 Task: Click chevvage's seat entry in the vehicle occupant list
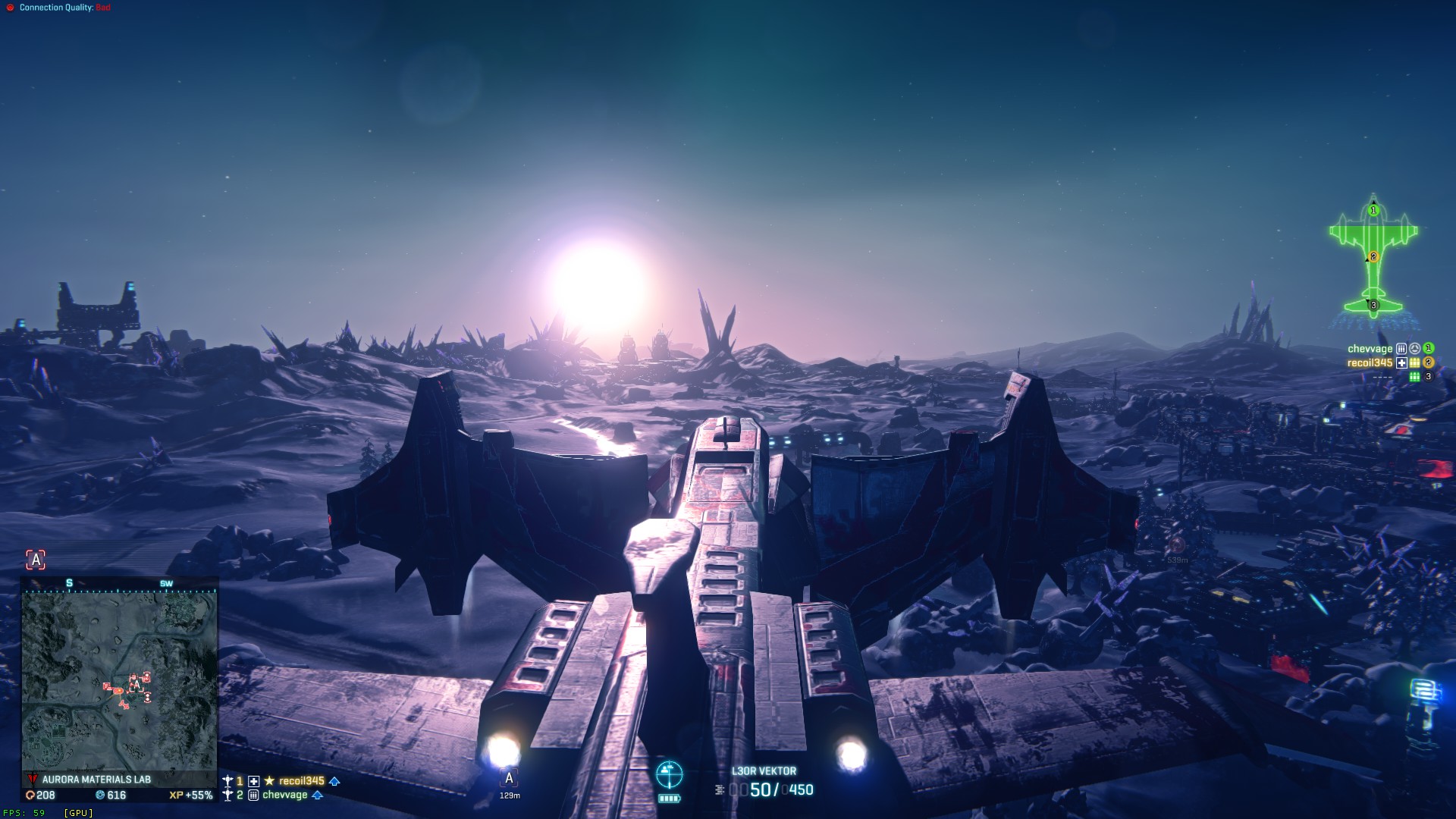point(1370,349)
